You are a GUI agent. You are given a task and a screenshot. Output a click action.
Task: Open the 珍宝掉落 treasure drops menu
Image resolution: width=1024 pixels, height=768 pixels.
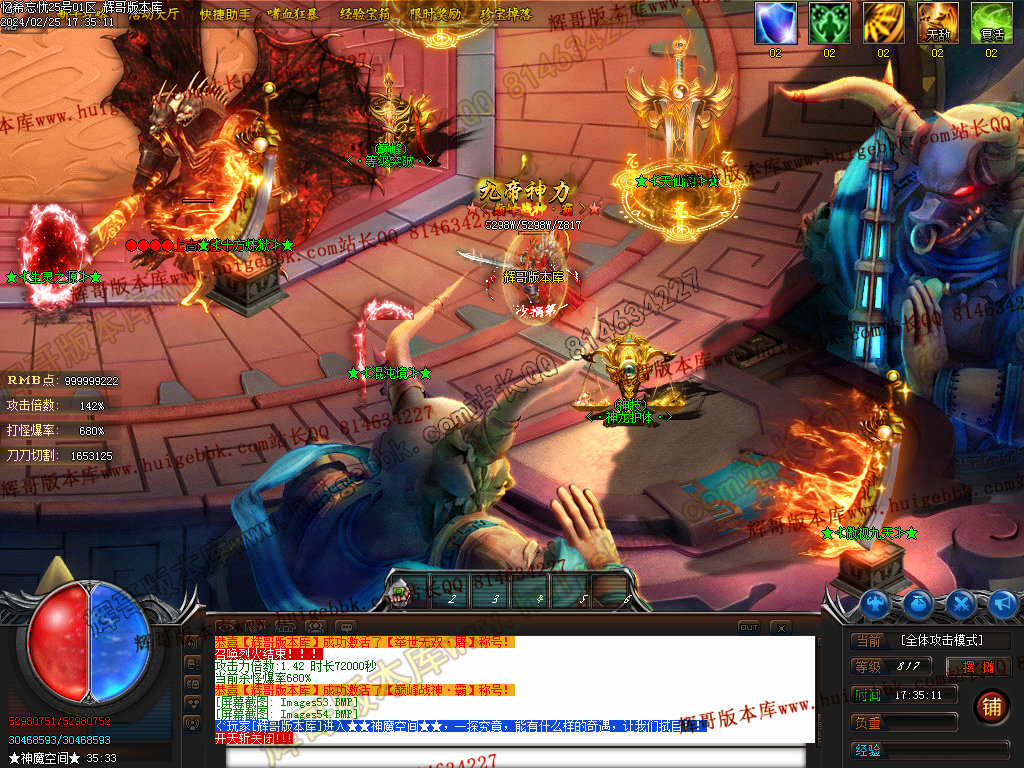click(506, 15)
